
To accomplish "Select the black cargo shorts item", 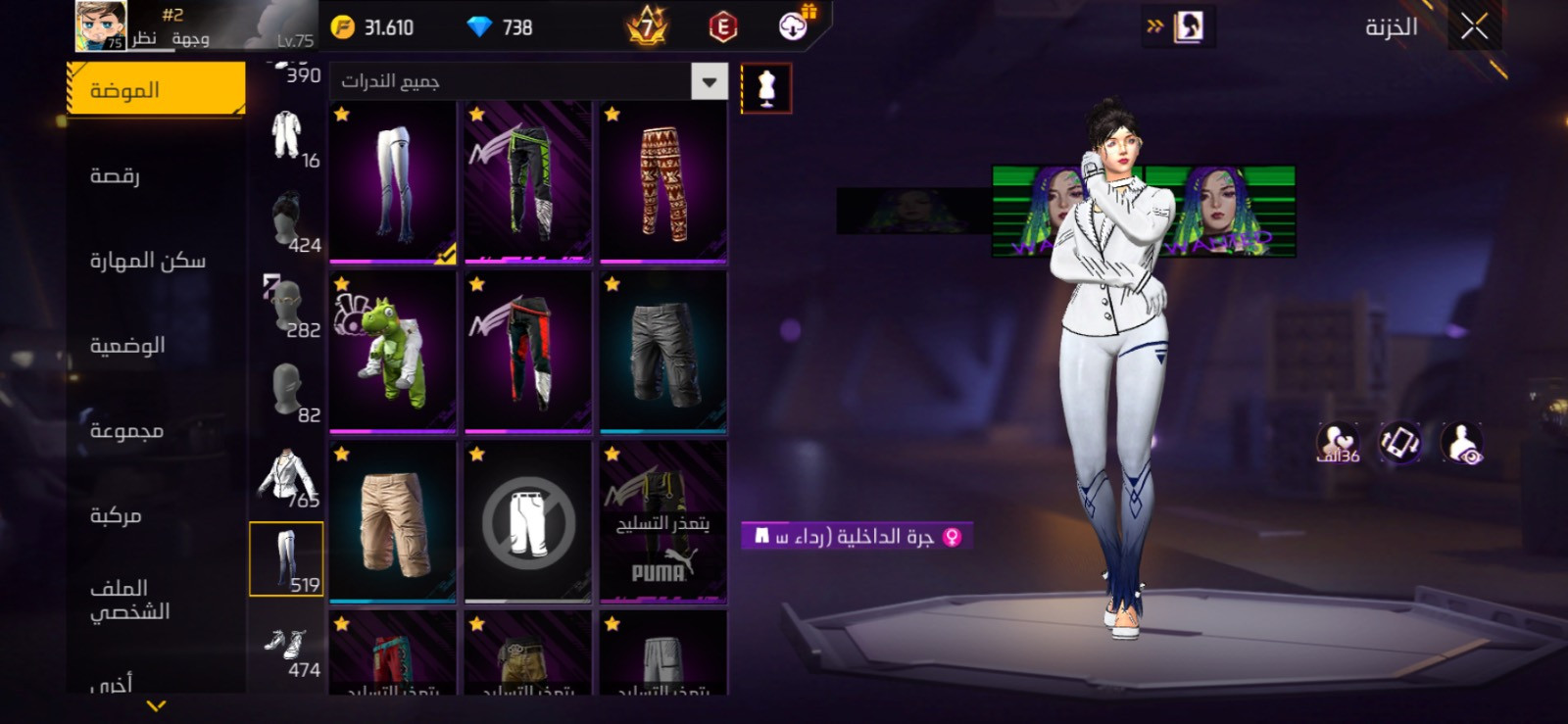I will tap(662, 353).
